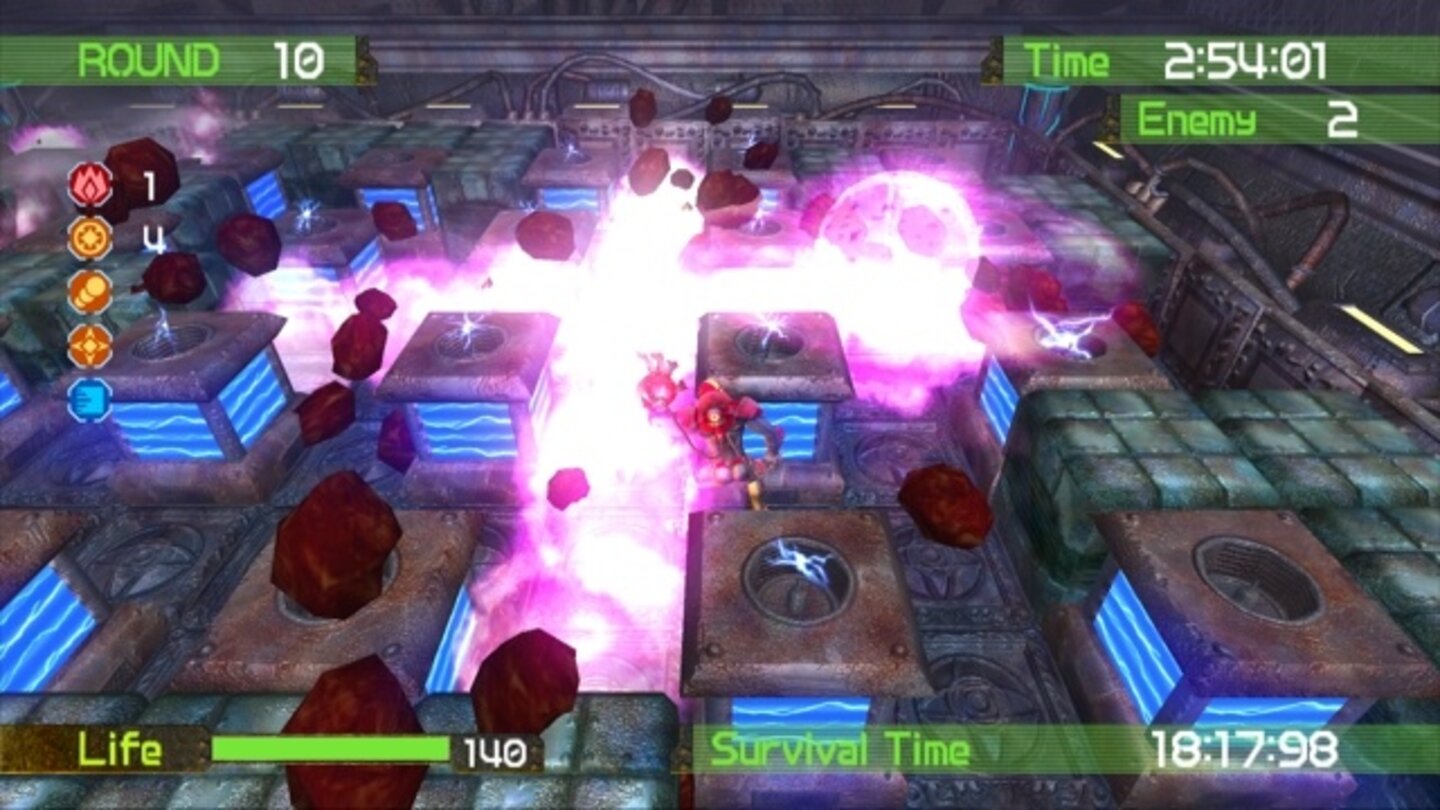
Task: Click the orange star power-up icon
Action: 88,345
